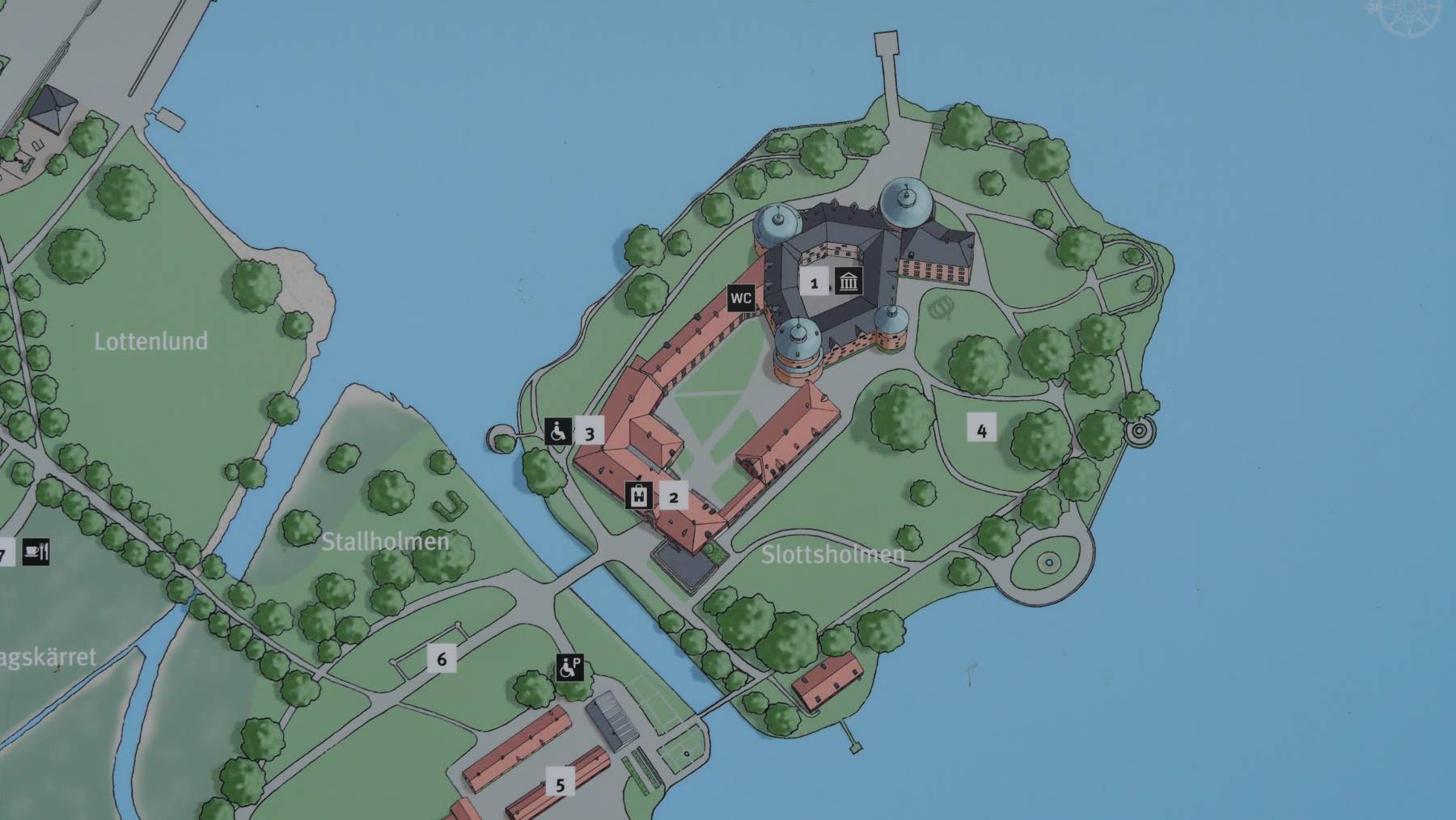The height and width of the screenshot is (820, 1456).
Task: Click the wheelchair access icon beside marker 3
Action: point(557,432)
